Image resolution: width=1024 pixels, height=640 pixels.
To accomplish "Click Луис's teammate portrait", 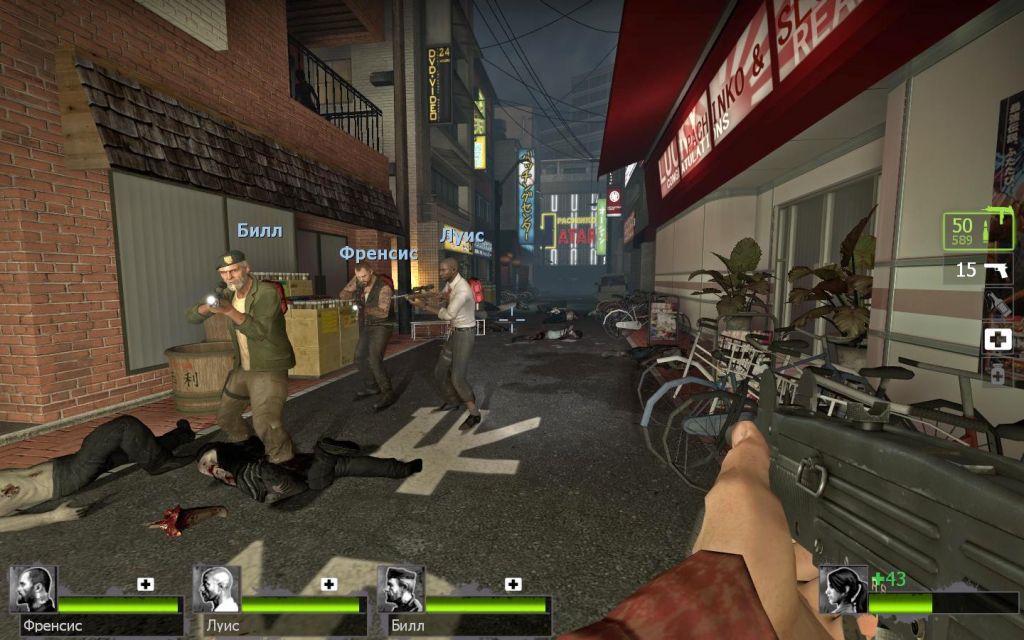I will [x=217, y=590].
